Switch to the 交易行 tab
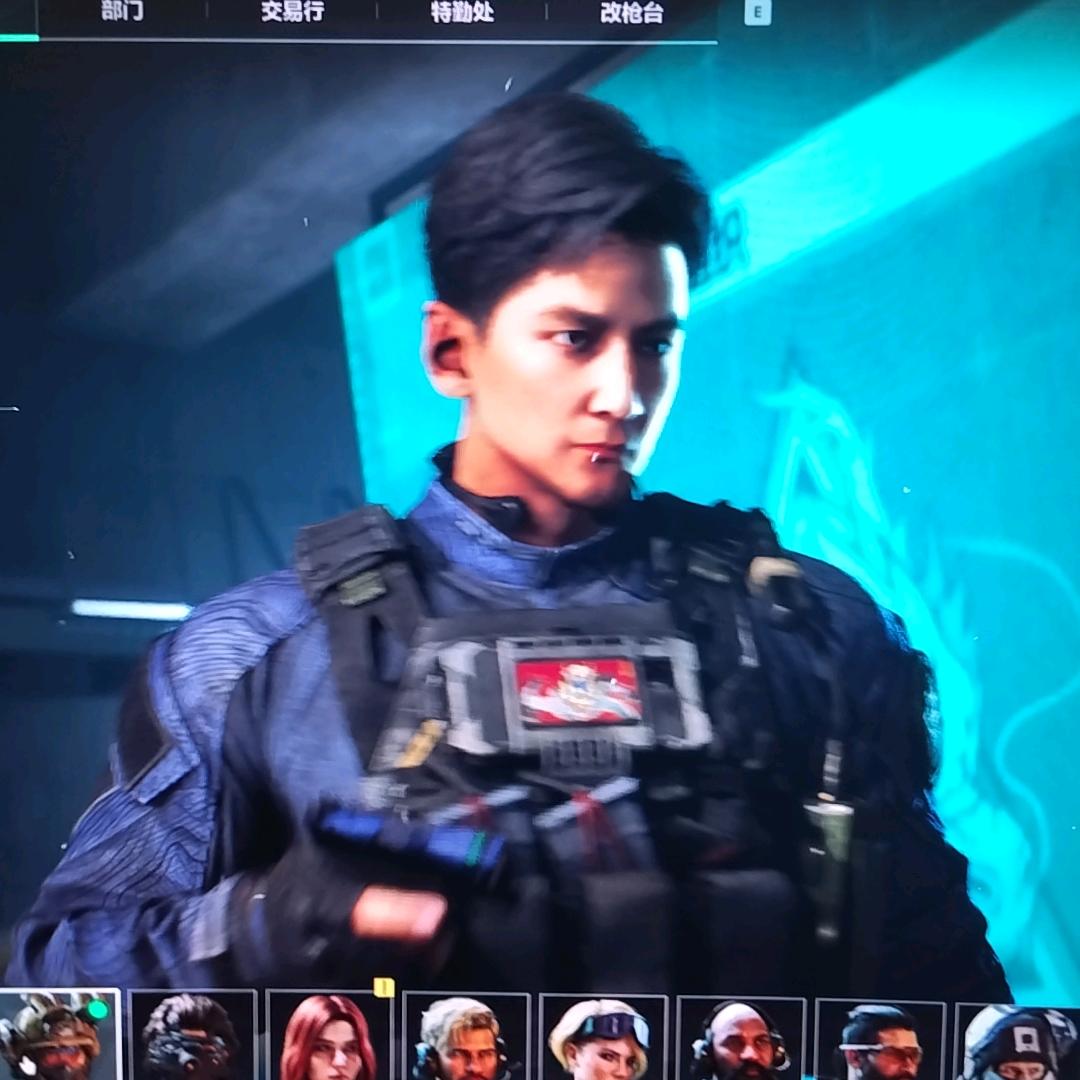Image resolution: width=1080 pixels, height=1080 pixels. pyautogui.click(x=292, y=12)
